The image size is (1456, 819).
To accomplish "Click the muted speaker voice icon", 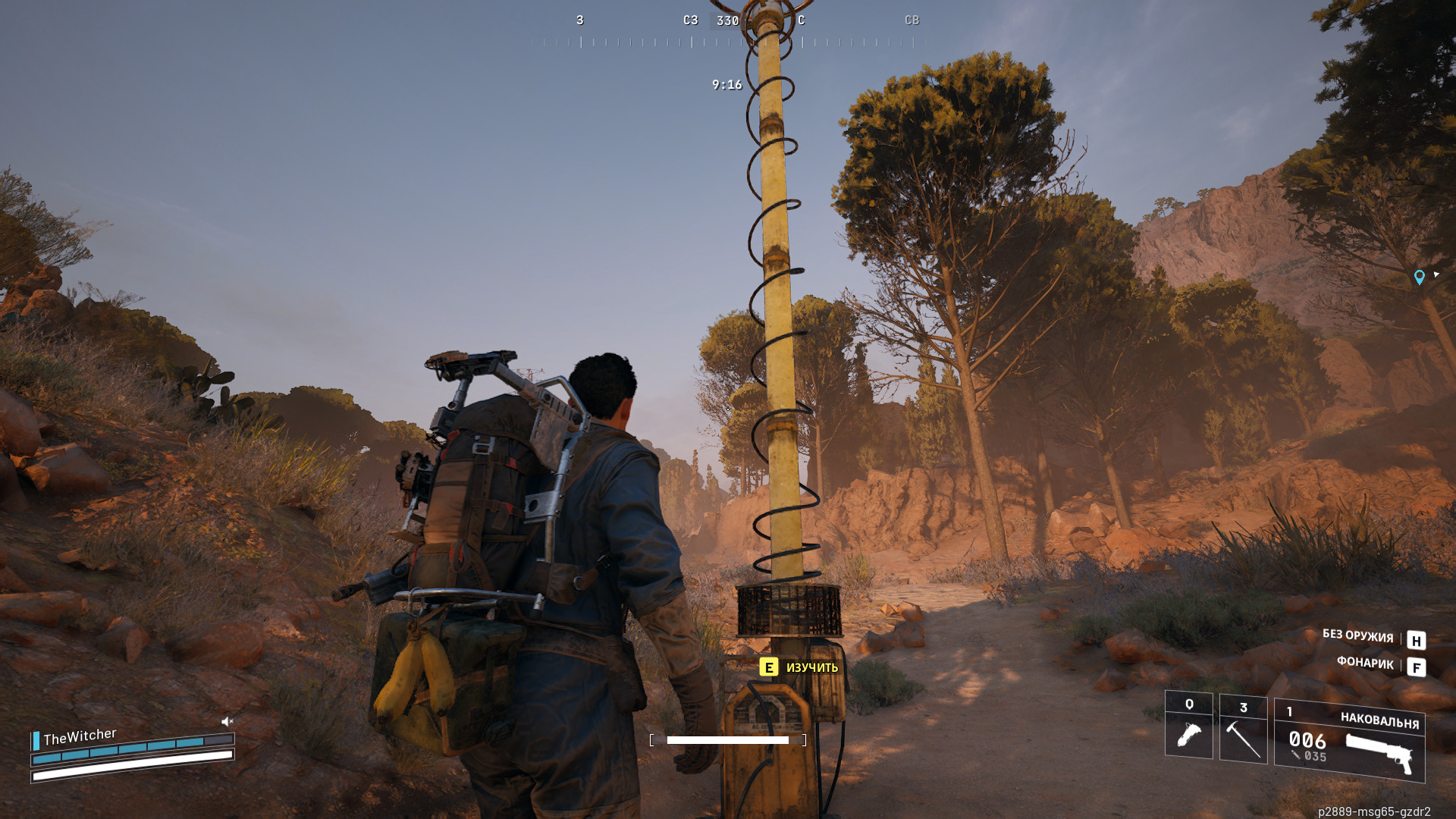I will coord(227,721).
